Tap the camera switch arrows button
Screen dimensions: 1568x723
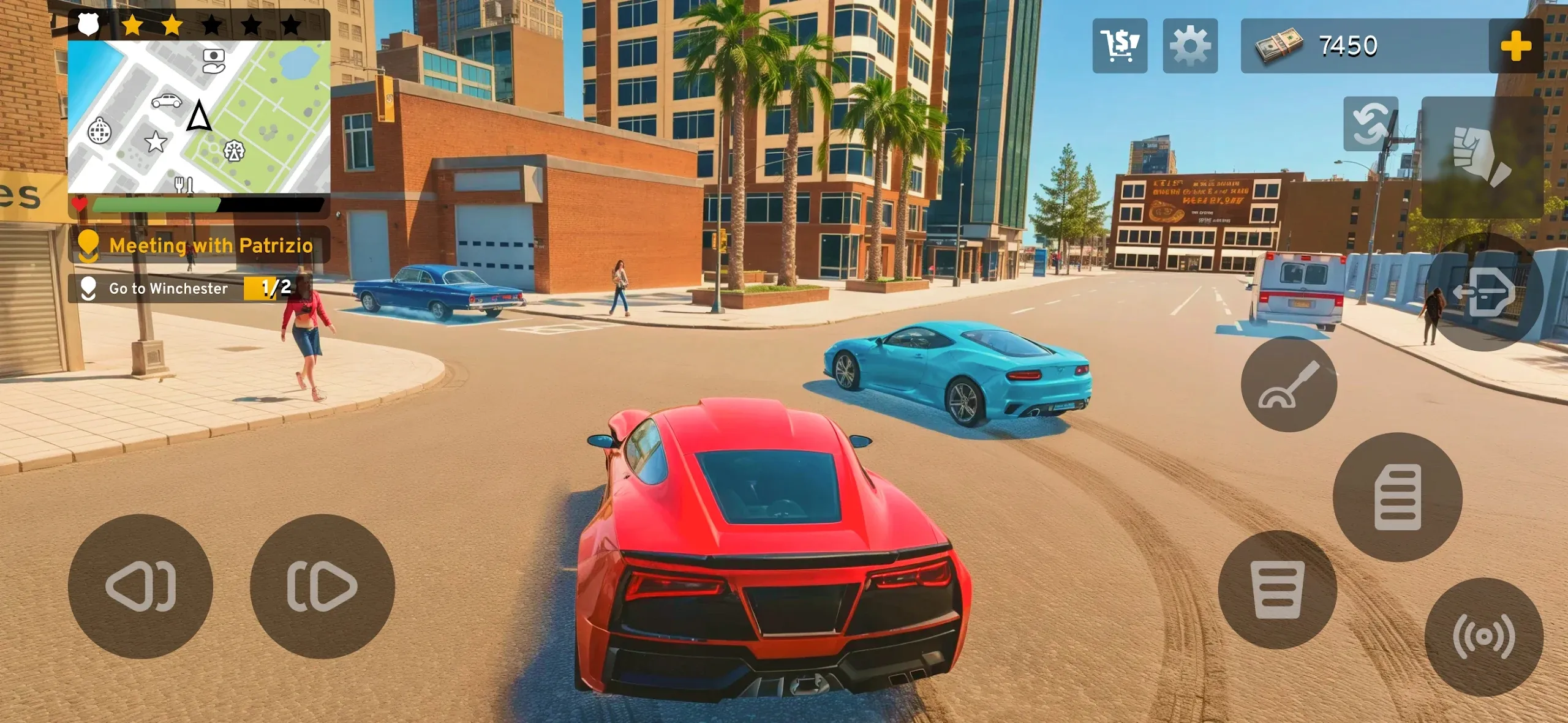pos(1371,124)
